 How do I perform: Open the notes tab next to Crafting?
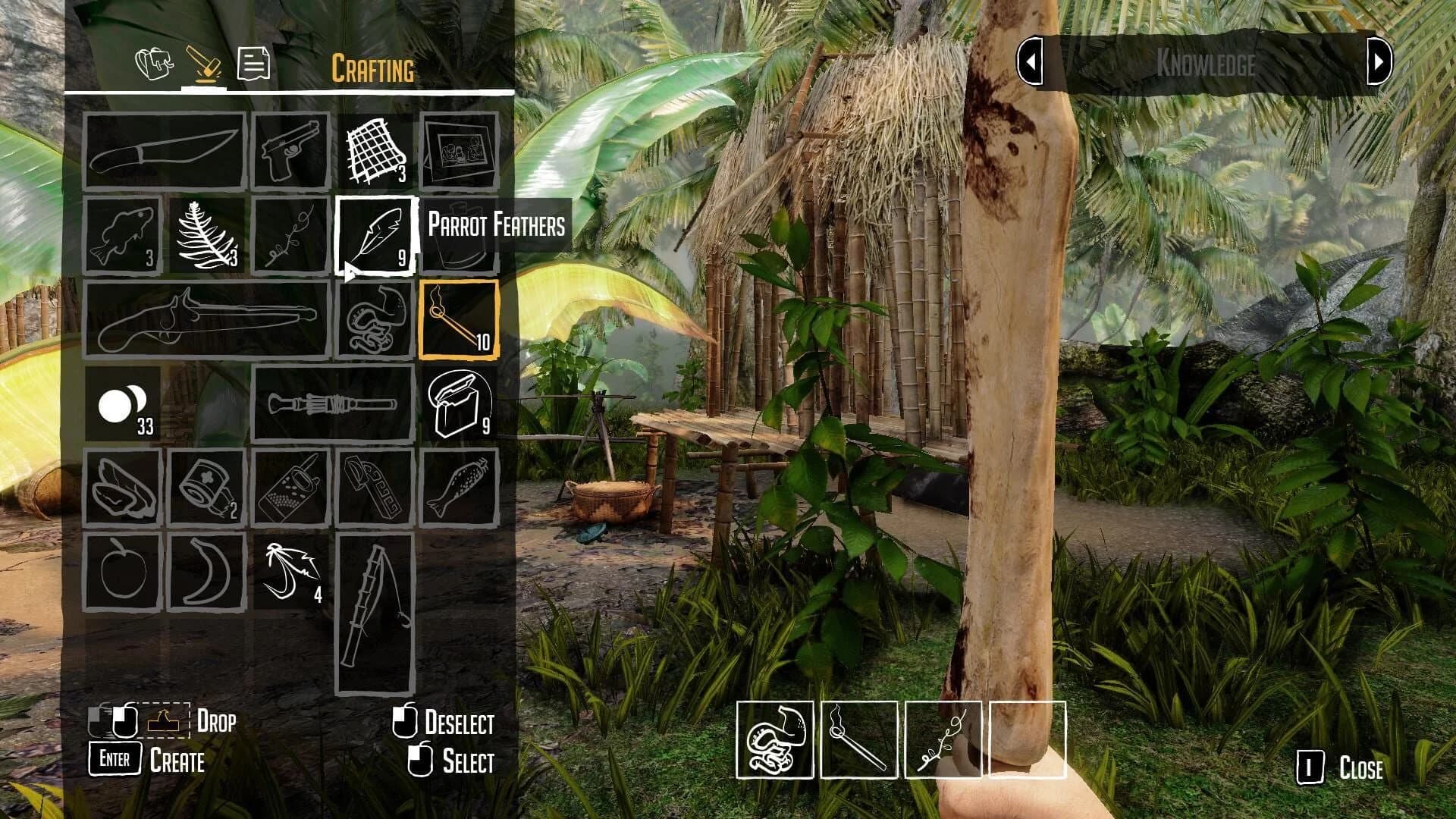pyautogui.click(x=254, y=64)
